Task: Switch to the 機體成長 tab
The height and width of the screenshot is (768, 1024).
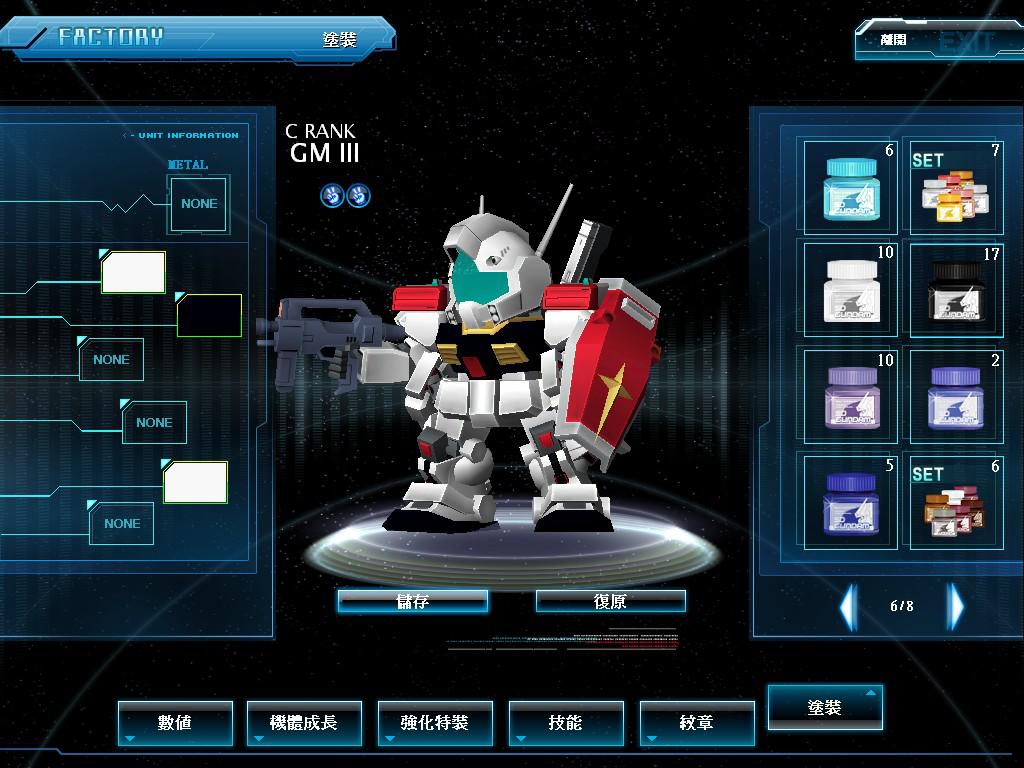Action: point(304,722)
